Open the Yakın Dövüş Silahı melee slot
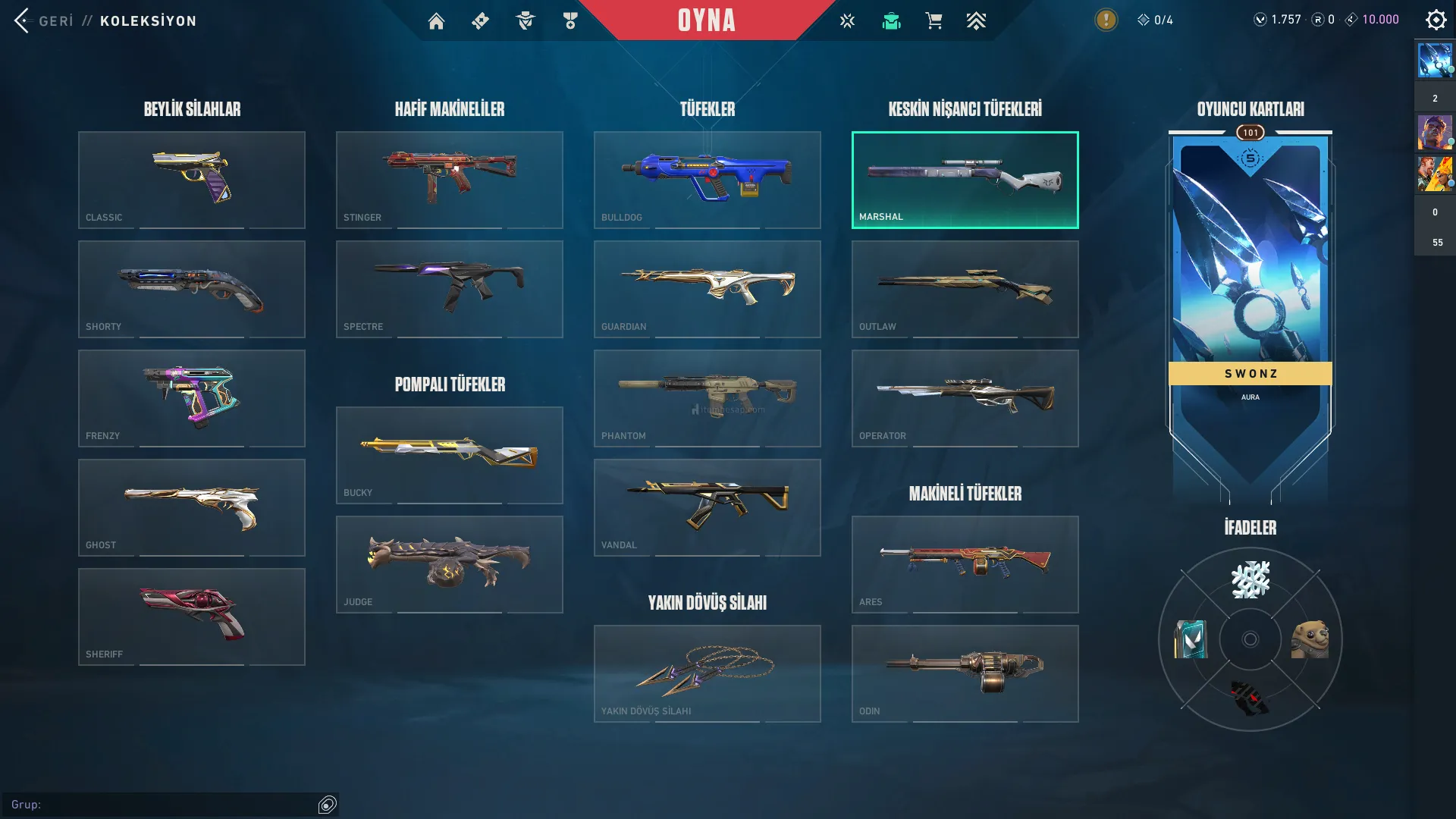The height and width of the screenshot is (819, 1456). pos(708,673)
